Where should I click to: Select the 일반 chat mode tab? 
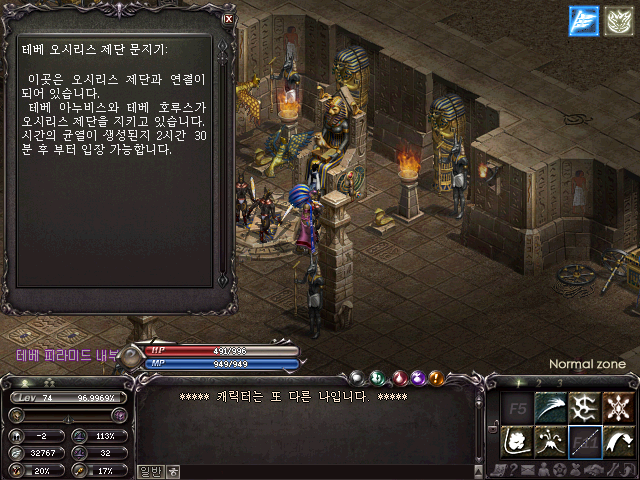tap(150, 471)
